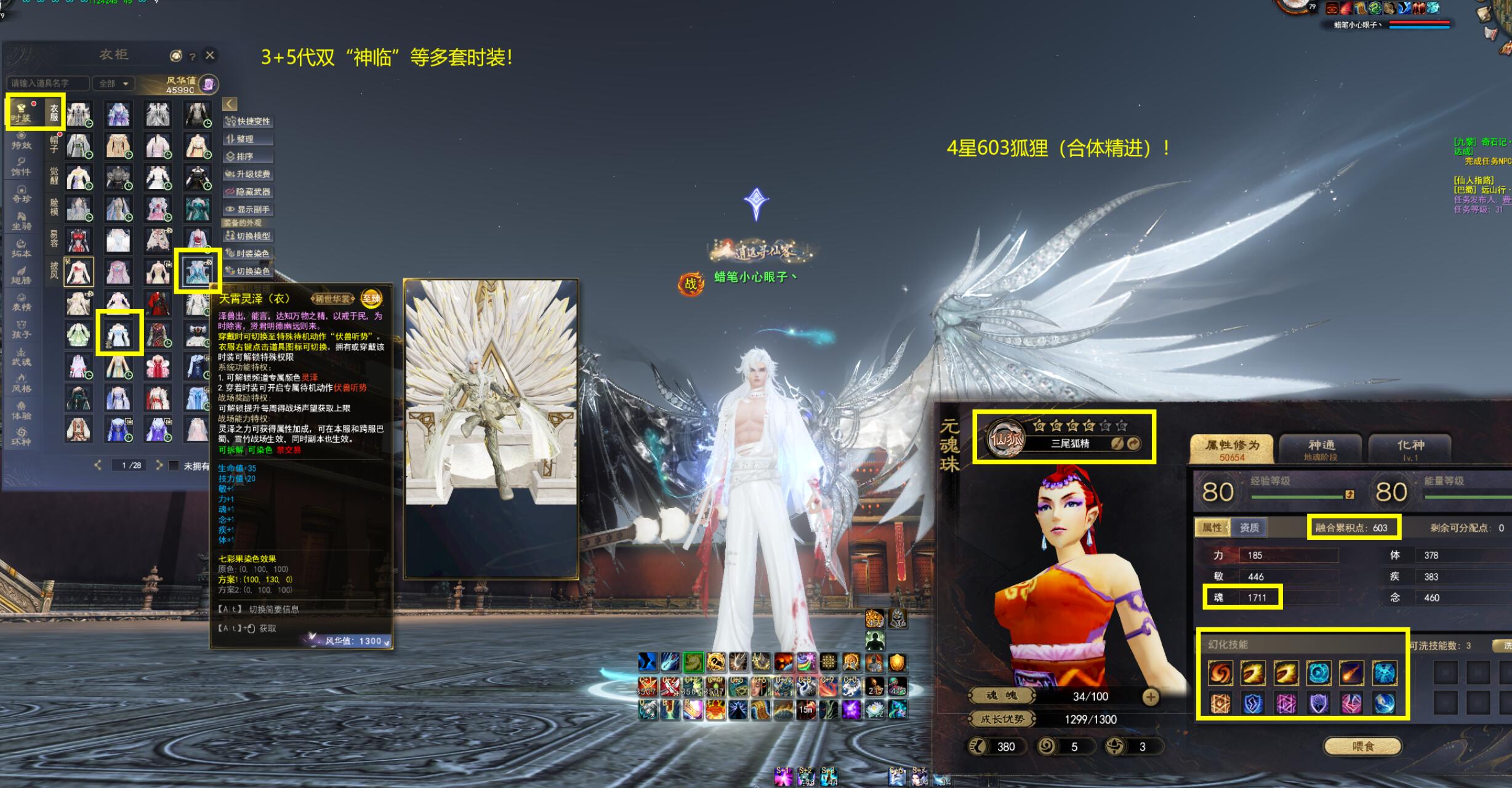Switch to the 神通 tab
Viewport: 1512px width, 788px height.
(1321, 448)
